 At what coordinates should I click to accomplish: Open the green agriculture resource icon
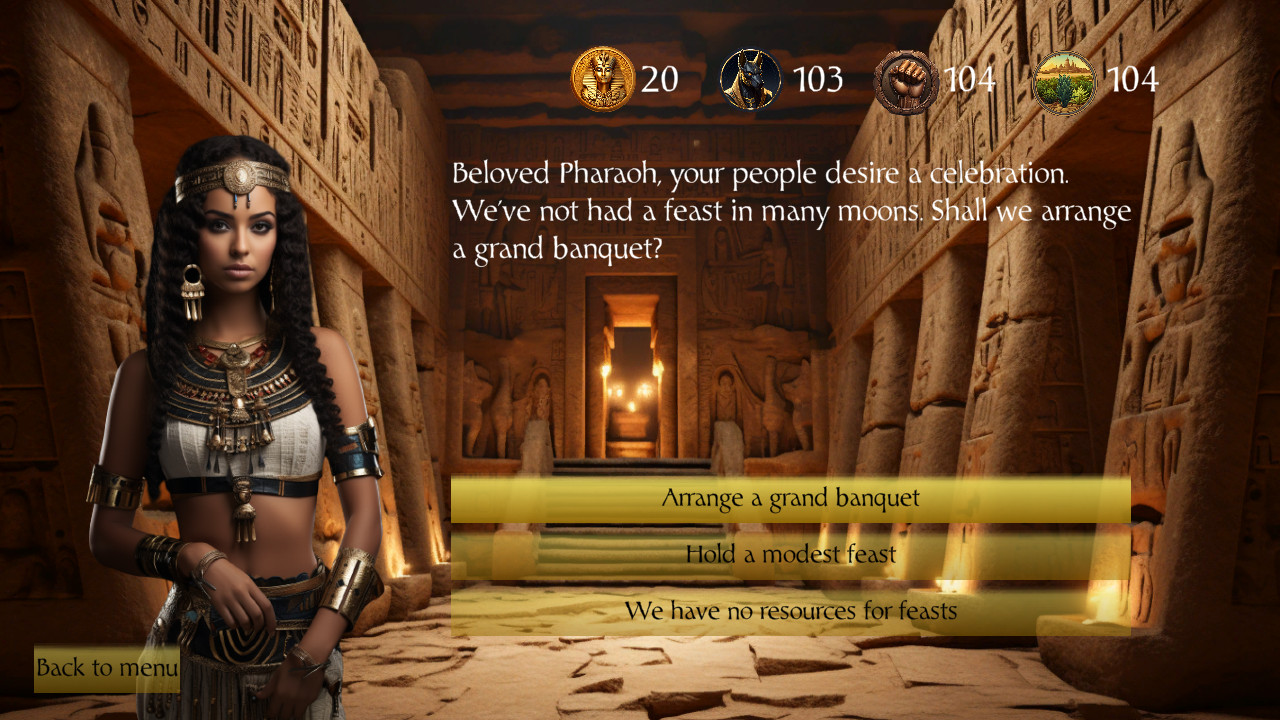1063,76
